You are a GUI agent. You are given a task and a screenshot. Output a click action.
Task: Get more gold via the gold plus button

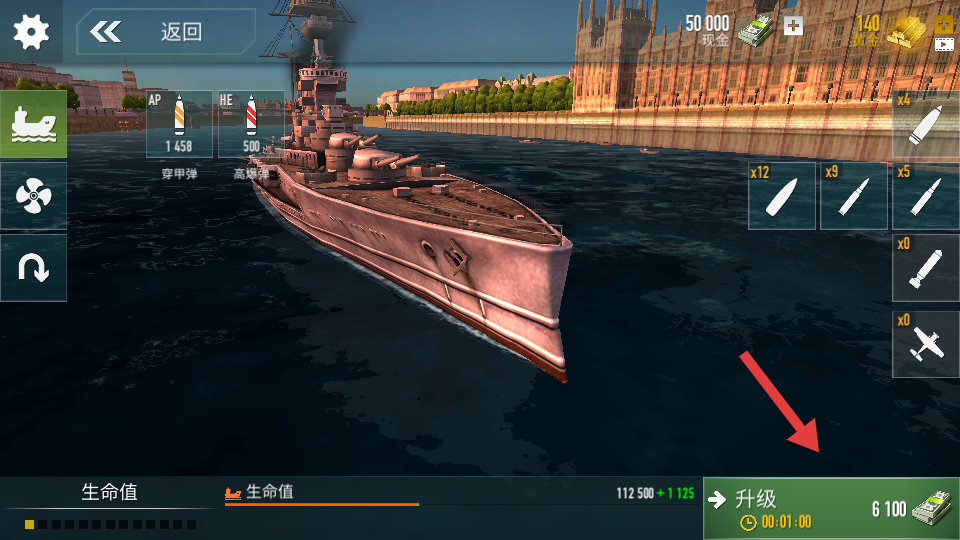click(x=943, y=24)
